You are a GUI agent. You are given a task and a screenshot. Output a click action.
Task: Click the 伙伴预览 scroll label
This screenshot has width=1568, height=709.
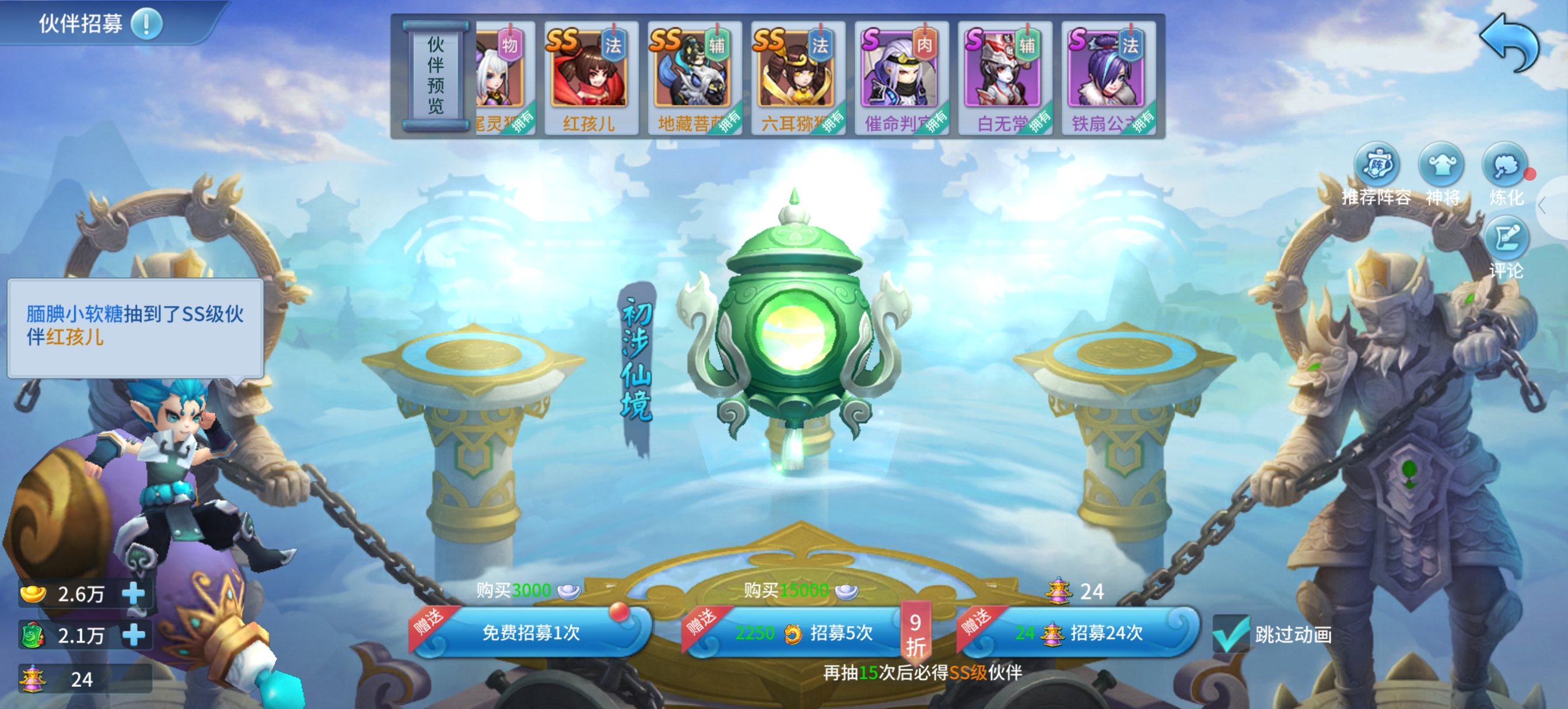pos(435,75)
